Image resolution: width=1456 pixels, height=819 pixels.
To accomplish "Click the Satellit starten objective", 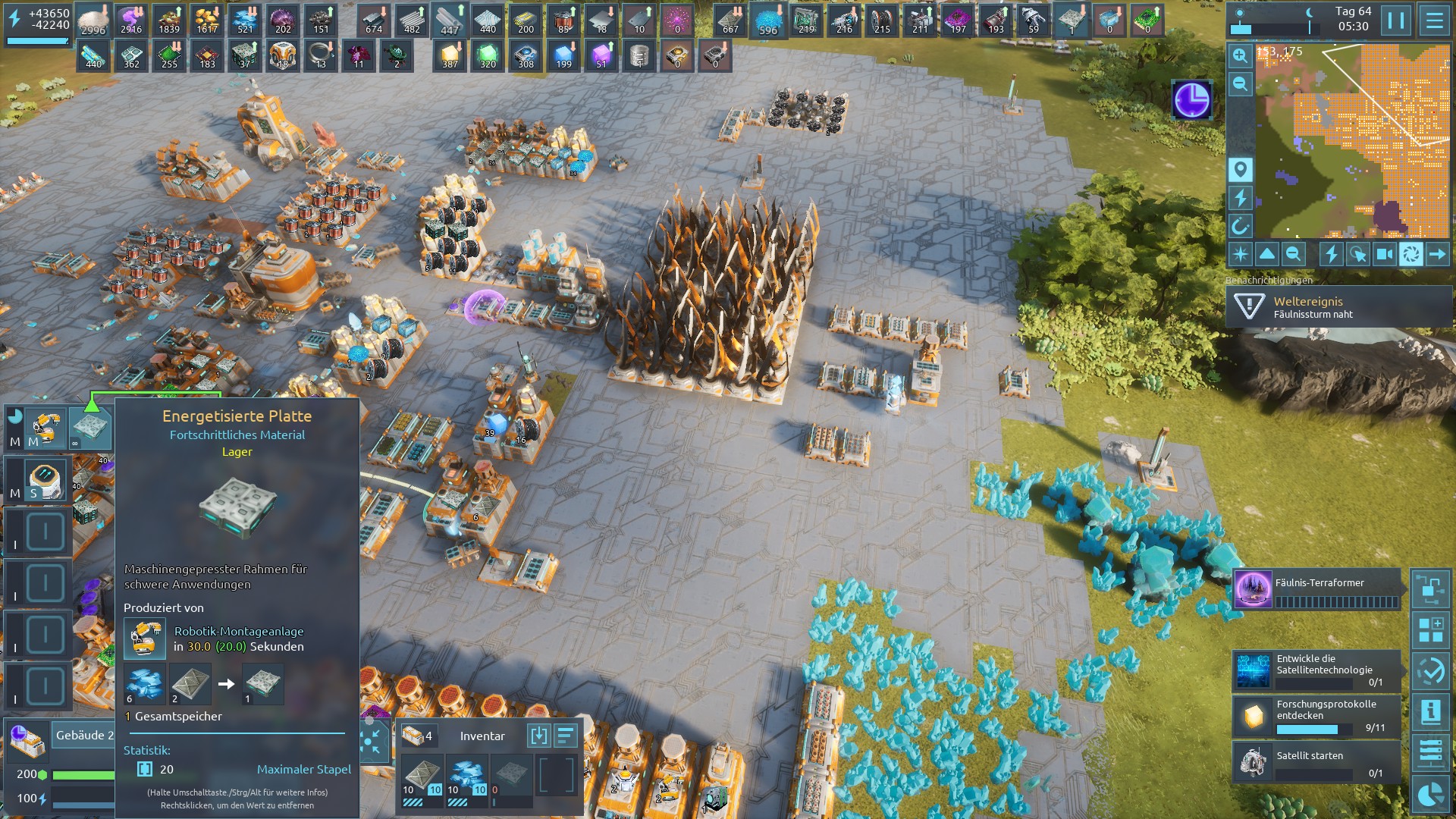I will [x=1316, y=761].
